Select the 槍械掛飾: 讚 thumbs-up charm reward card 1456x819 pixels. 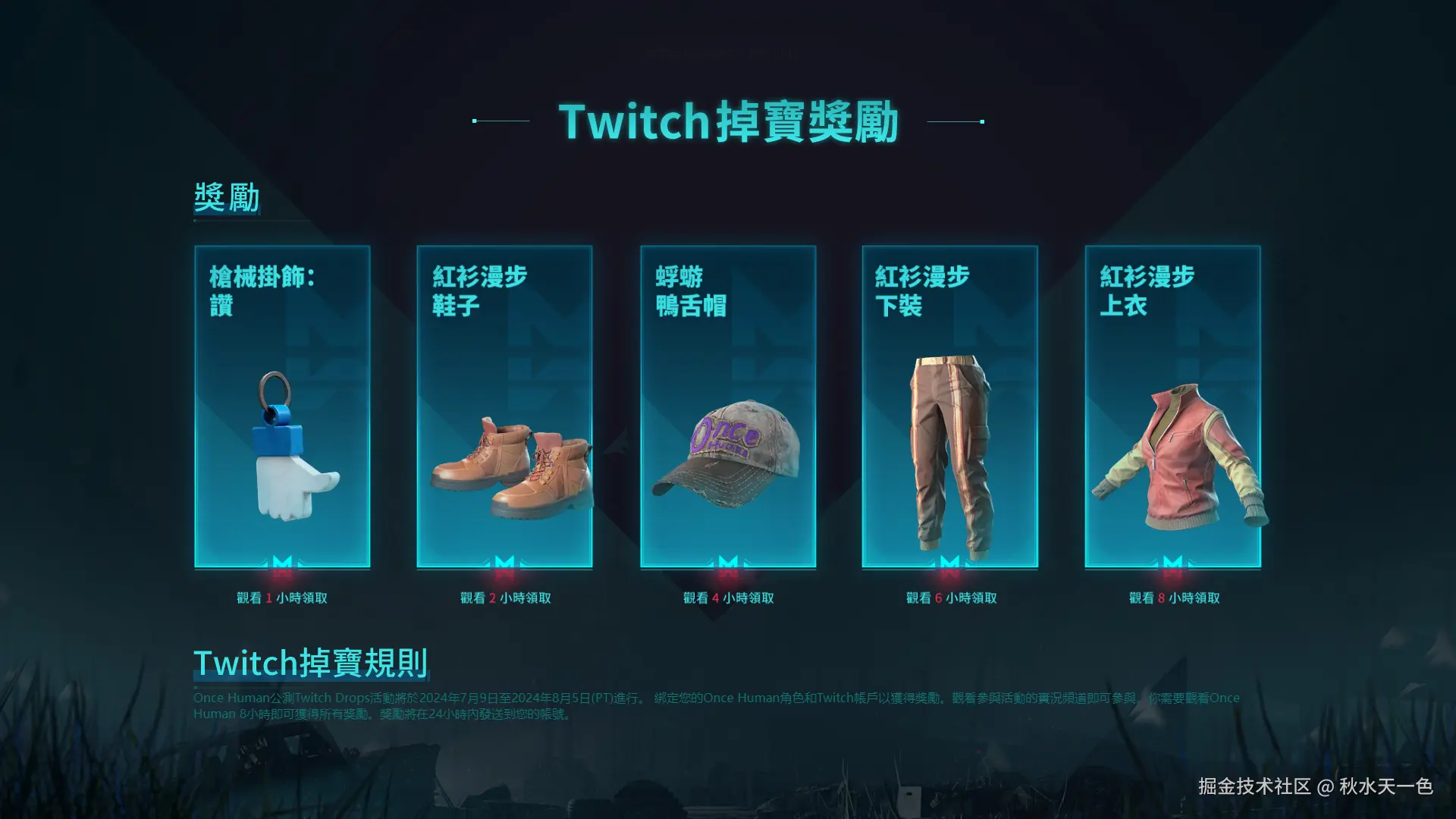coord(282,406)
